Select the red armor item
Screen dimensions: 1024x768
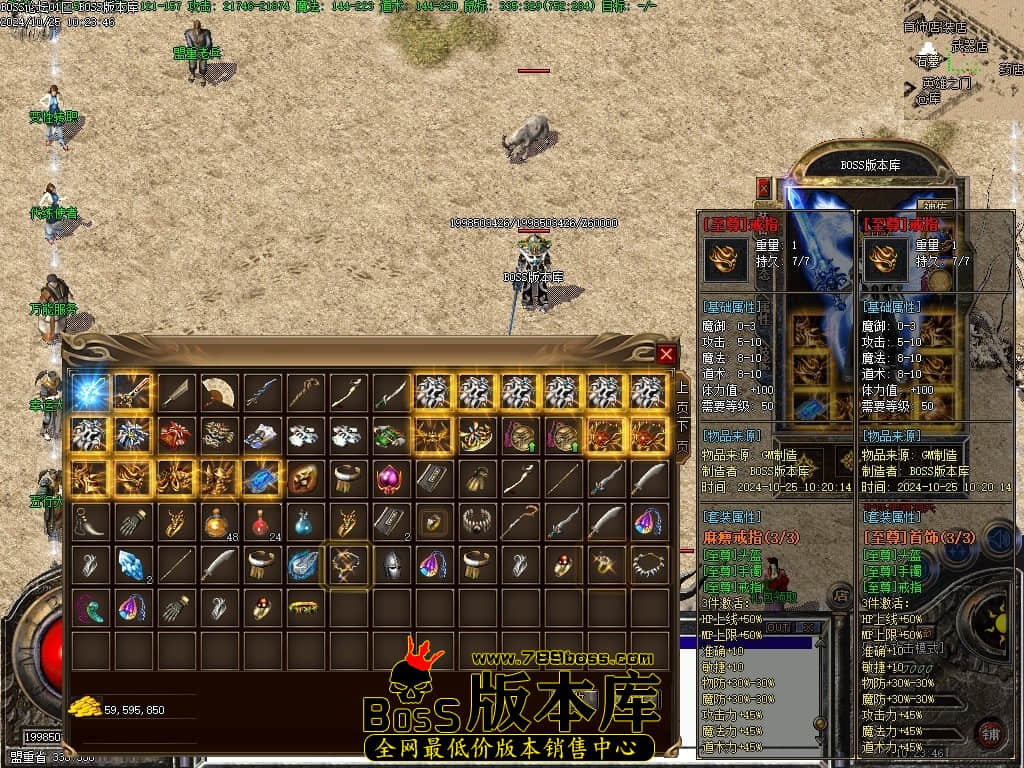[x=175, y=435]
